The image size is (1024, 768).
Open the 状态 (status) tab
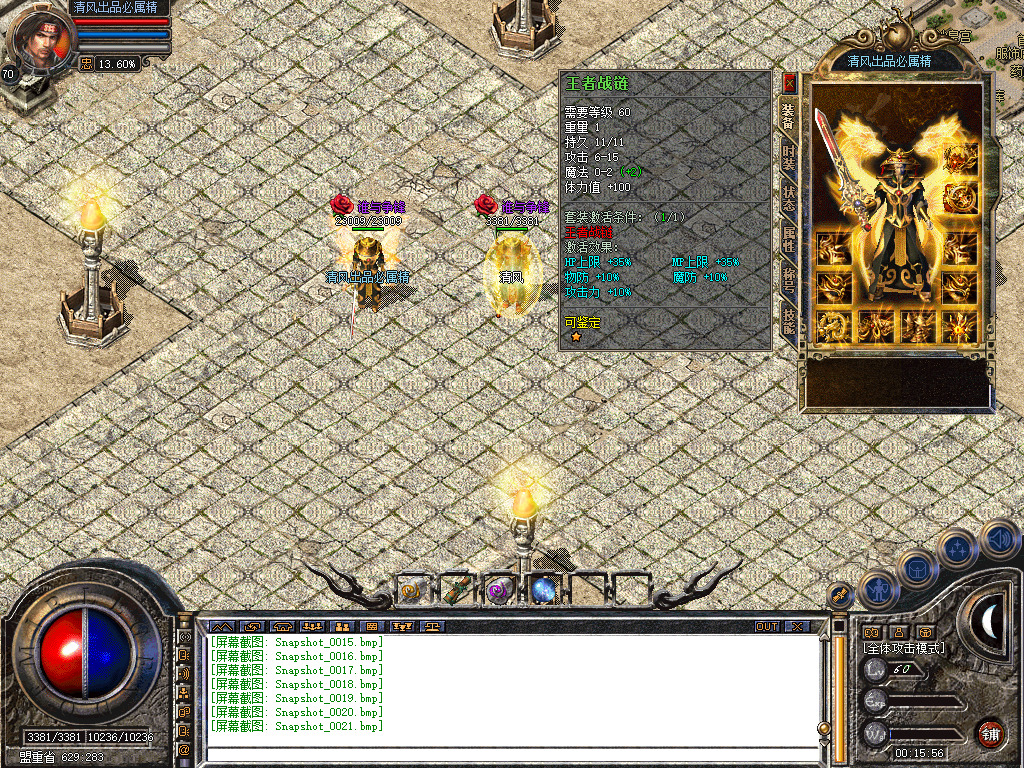[x=789, y=198]
